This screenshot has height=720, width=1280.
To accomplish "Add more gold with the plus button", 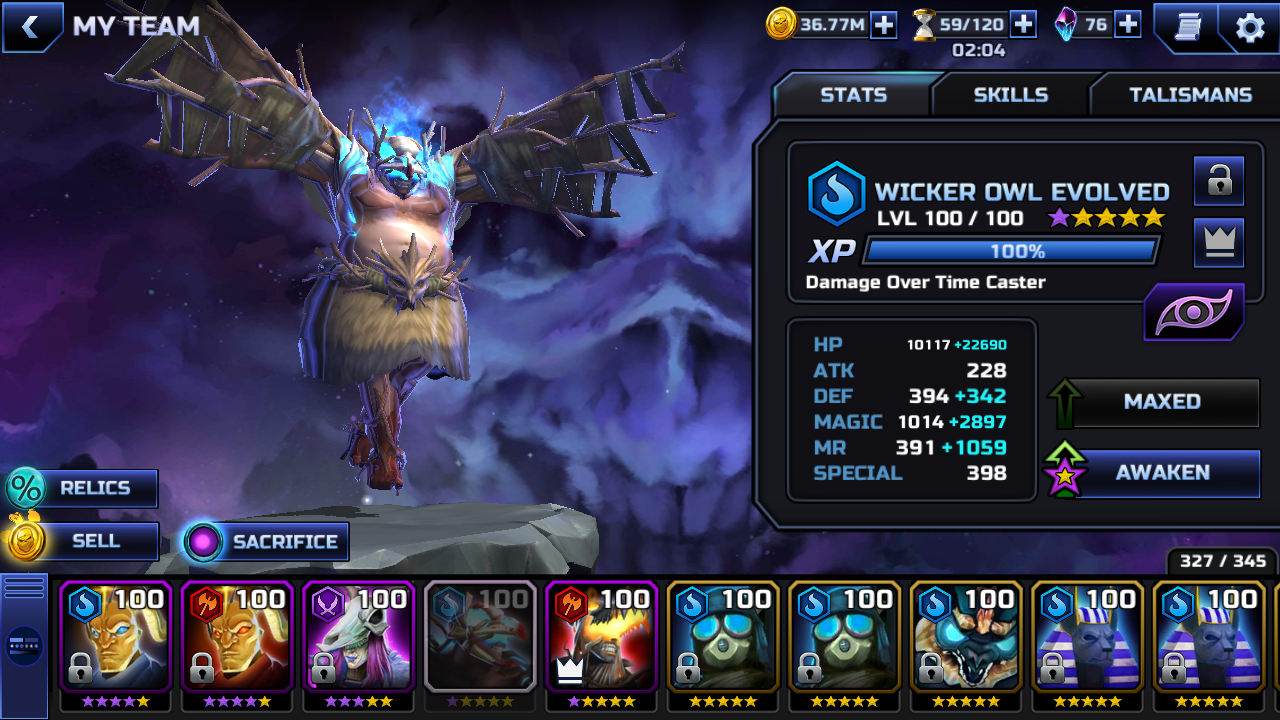I will 884,25.
